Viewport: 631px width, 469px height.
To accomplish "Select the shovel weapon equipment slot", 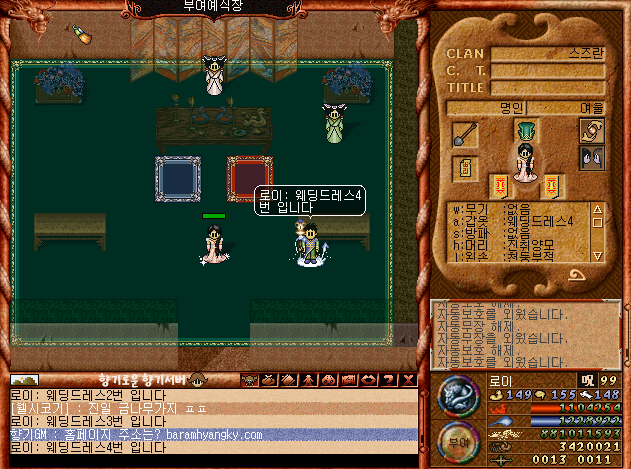I will tap(465, 133).
